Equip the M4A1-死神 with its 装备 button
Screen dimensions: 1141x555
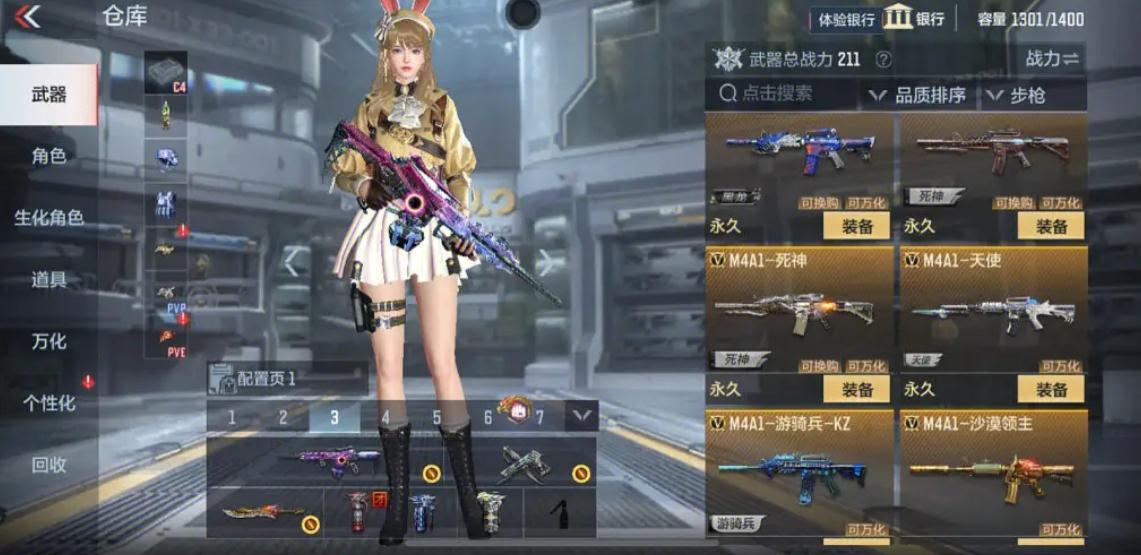click(x=857, y=389)
